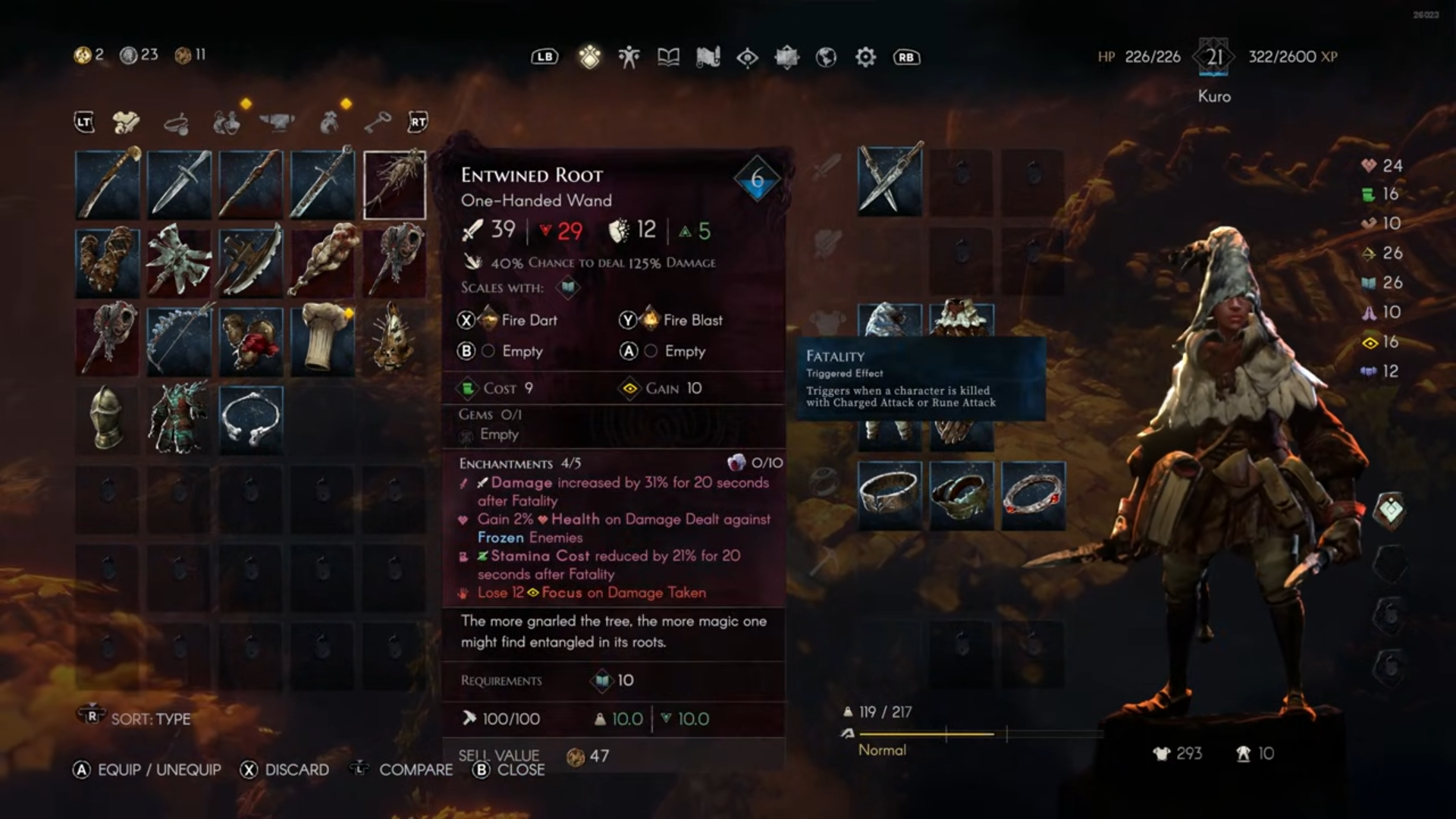Choose the studded leather gauntlet weapon
Image resolution: width=1456 pixels, height=819 pixels.
click(107, 262)
